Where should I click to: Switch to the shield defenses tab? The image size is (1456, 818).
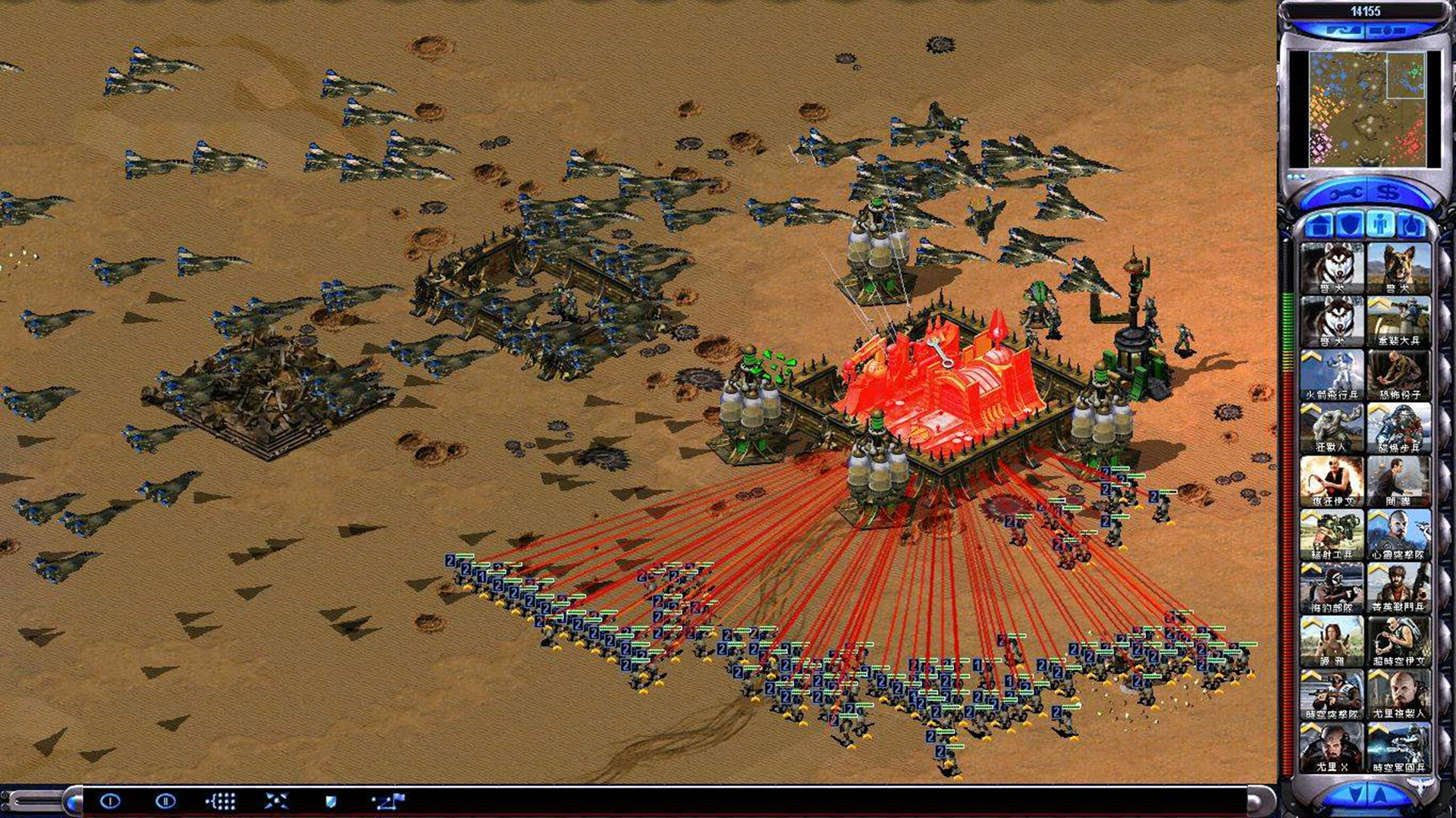click(x=1350, y=225)
